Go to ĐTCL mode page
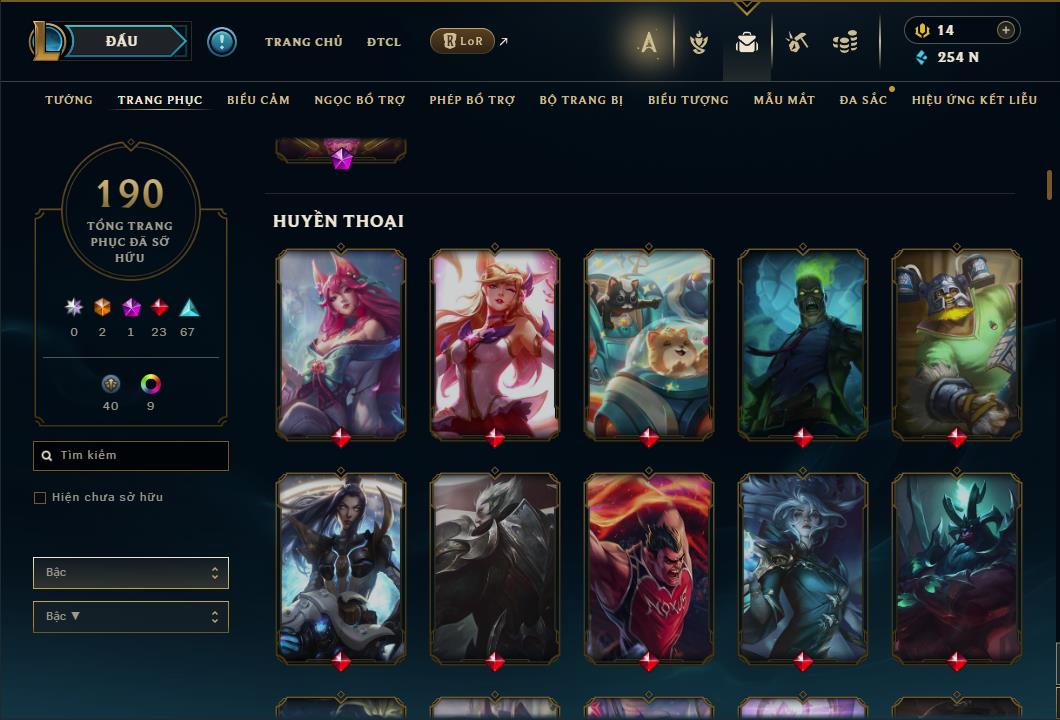Viewport: 1060px width, 720px height. click(383, 42)
